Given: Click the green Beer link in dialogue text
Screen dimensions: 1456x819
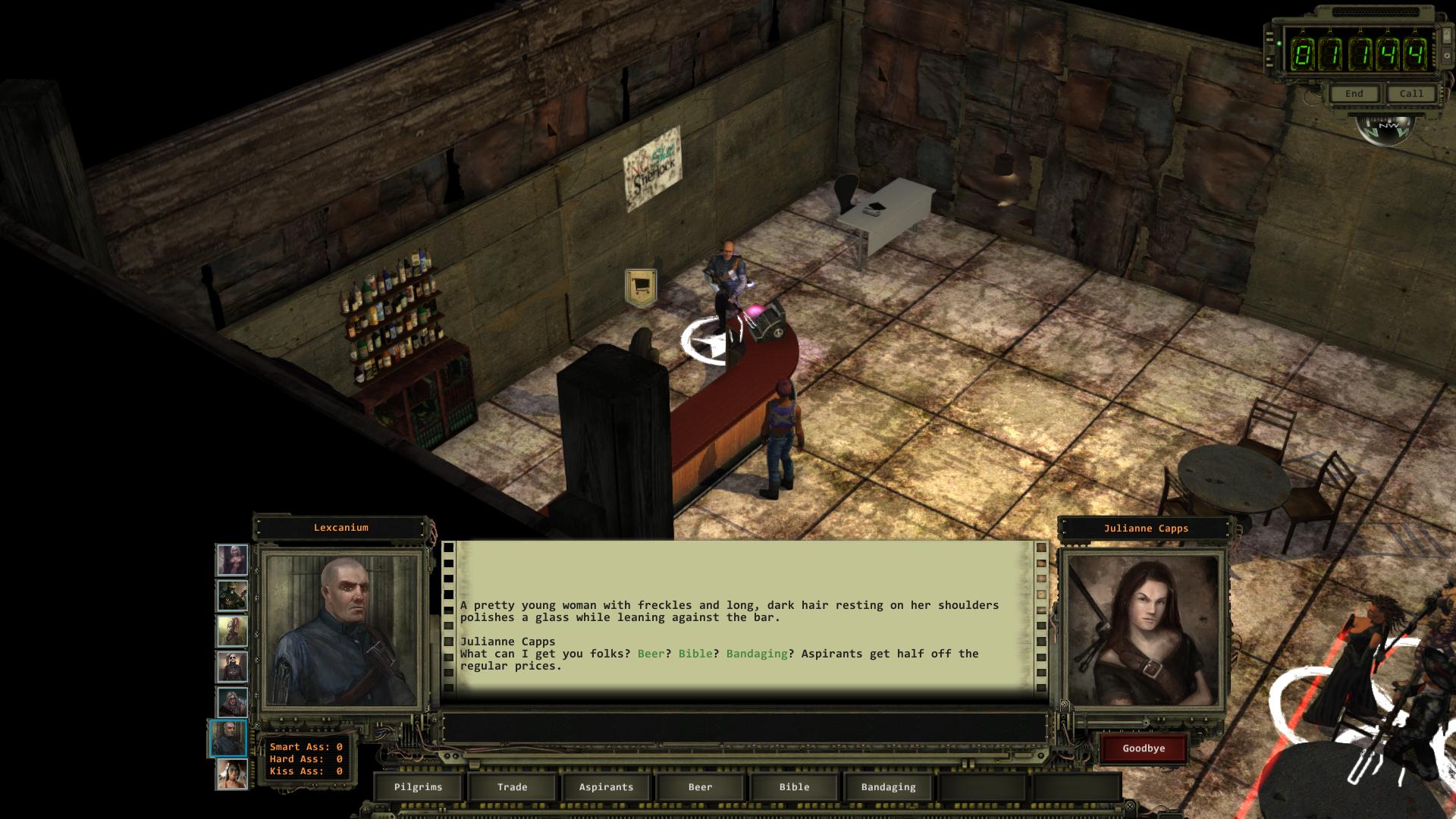Looking at the screenshot, I should 651,654.
